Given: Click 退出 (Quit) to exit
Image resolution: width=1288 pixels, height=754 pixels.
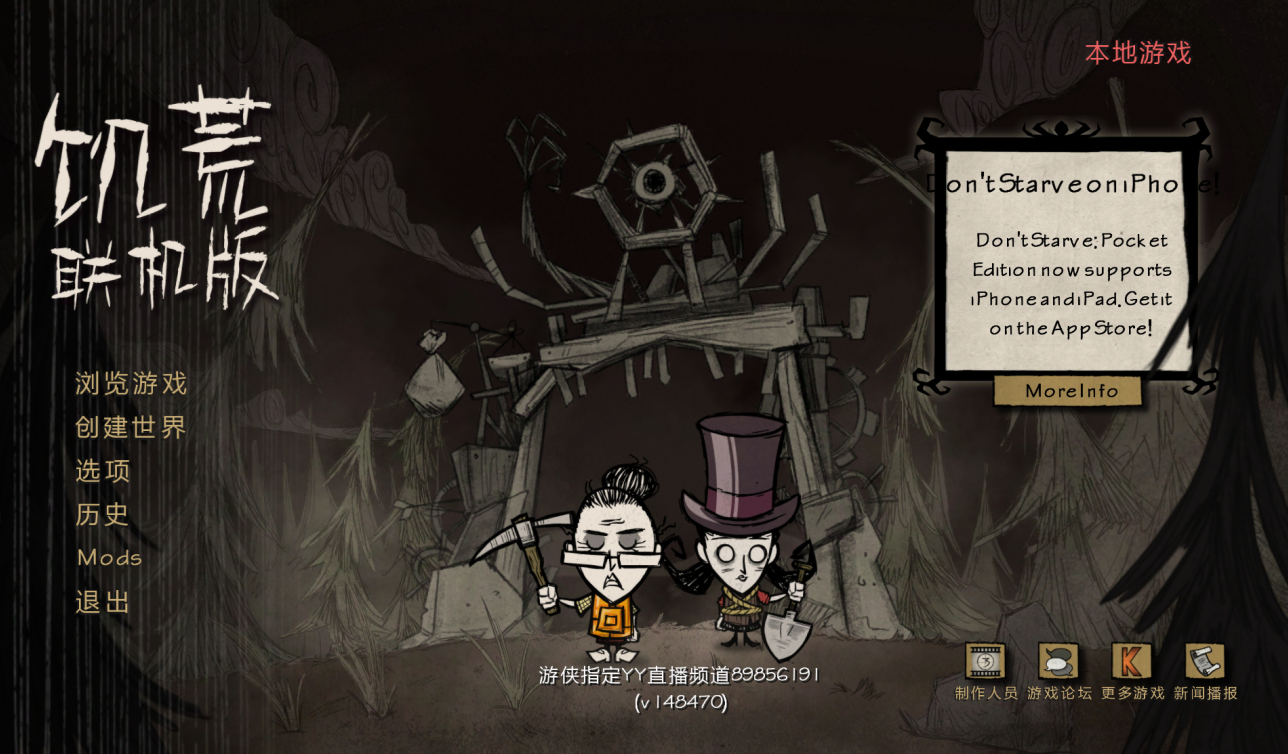Looking at the screenshot, I should point(103,602).
